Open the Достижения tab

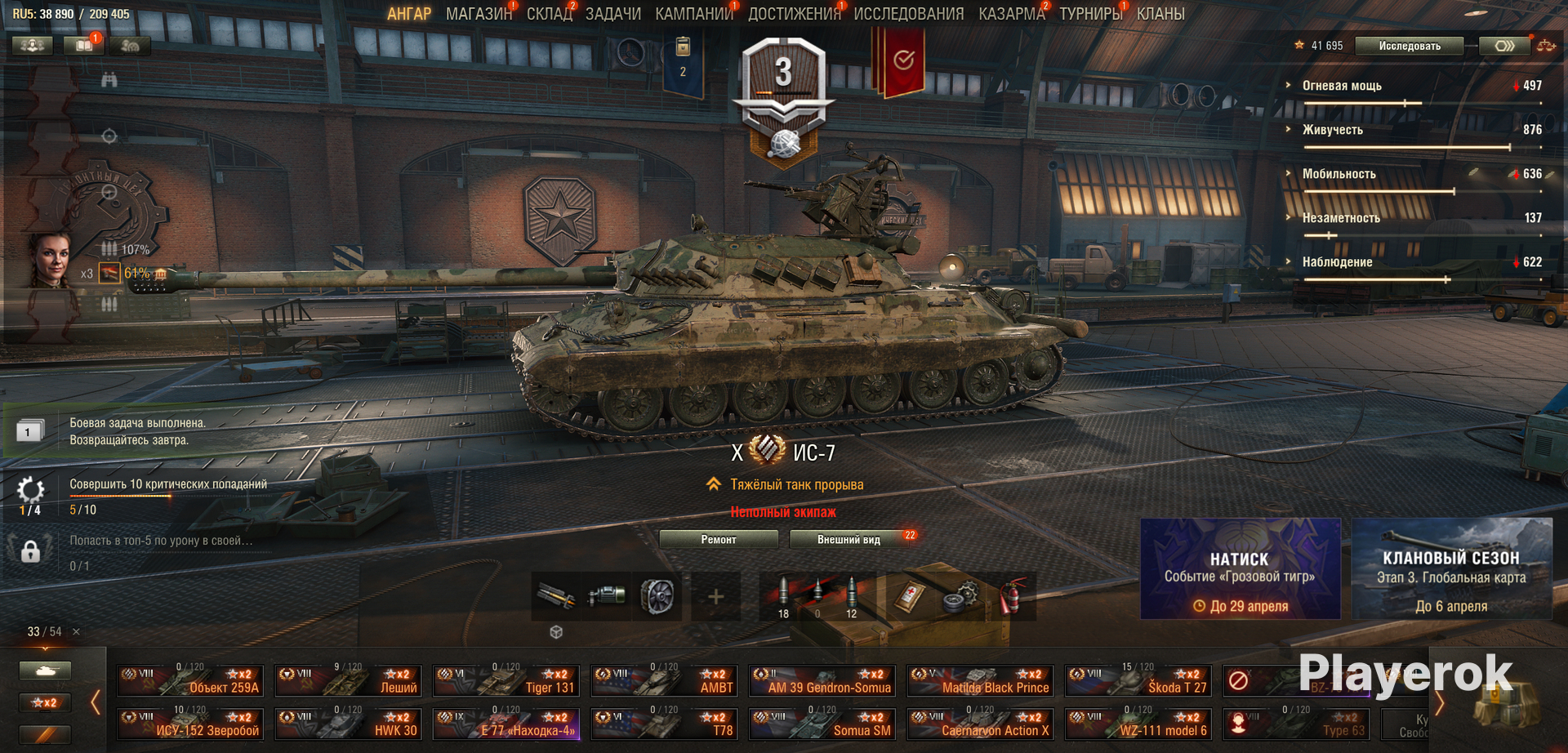click(x=794, y=14)
